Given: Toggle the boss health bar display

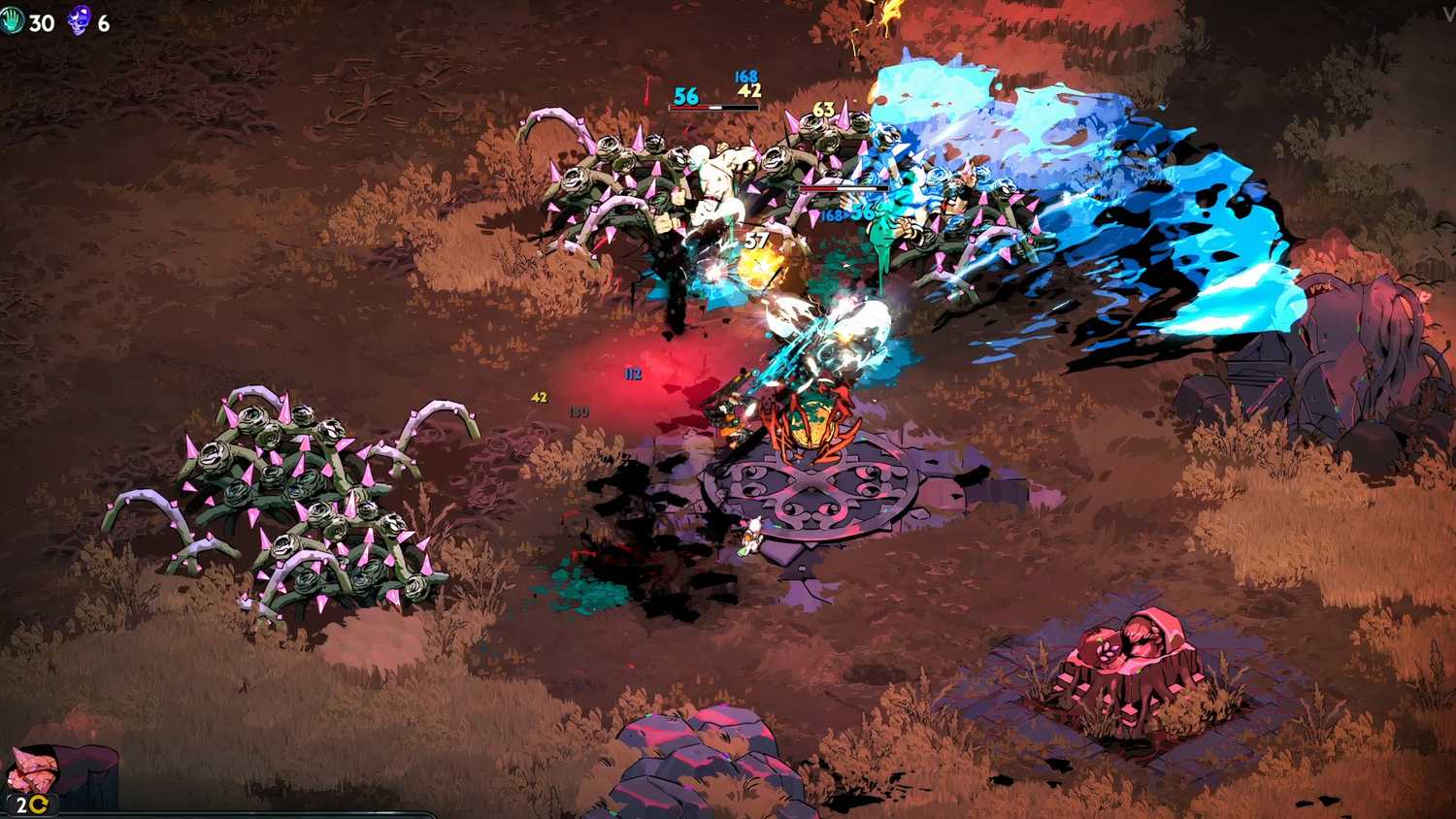Looking at the screenshot, I should point(714,107).
